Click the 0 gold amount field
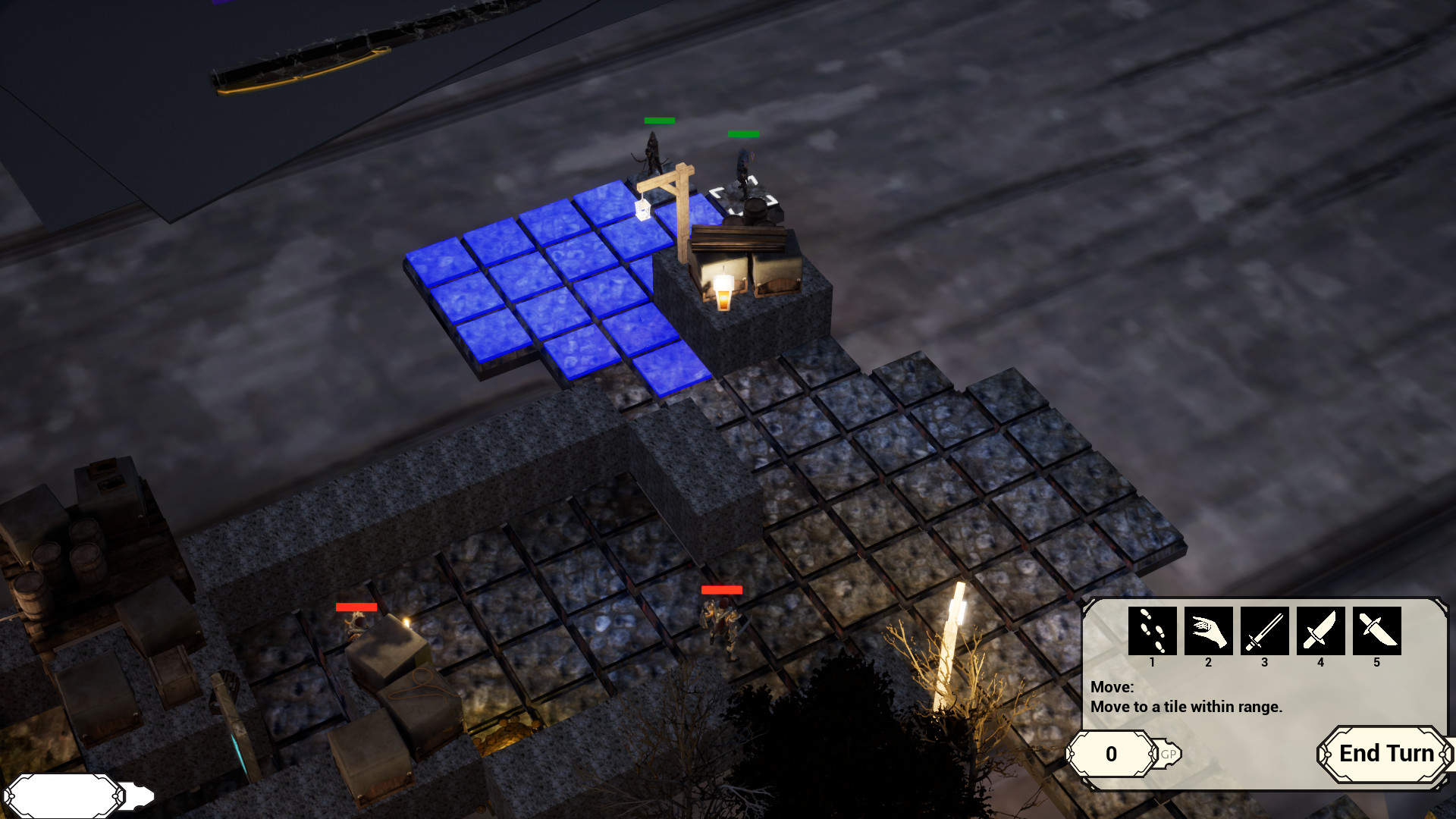 (1112, 755)
